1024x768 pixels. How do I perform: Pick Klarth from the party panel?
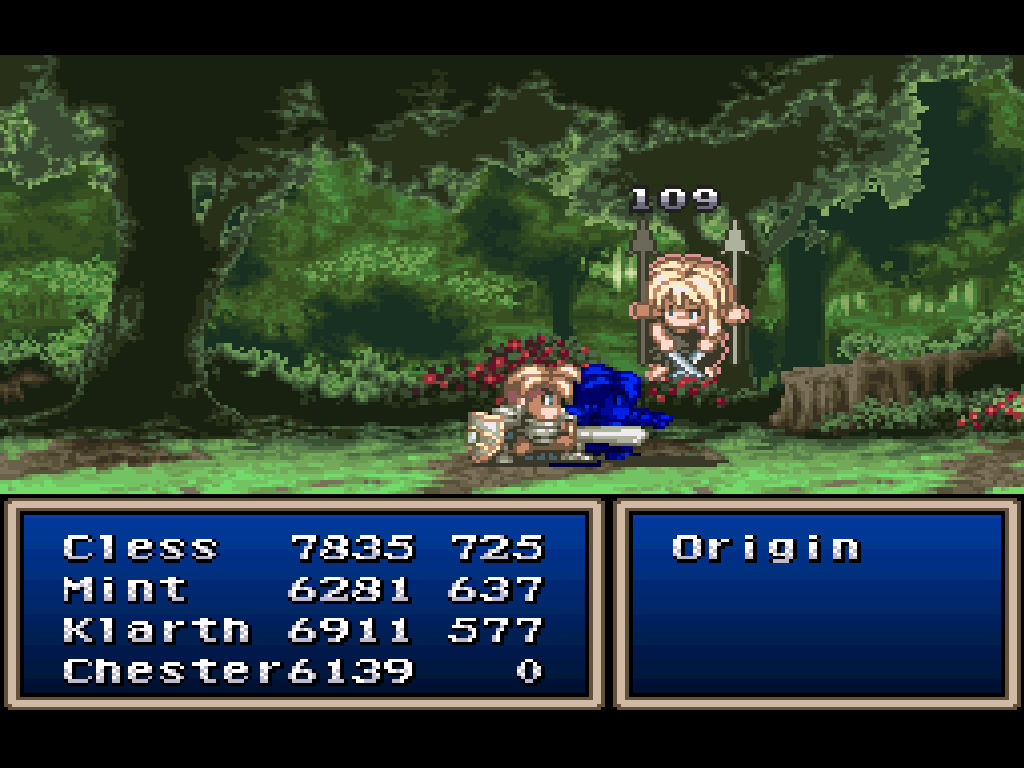pyautogui.click(x=155, y=631)
